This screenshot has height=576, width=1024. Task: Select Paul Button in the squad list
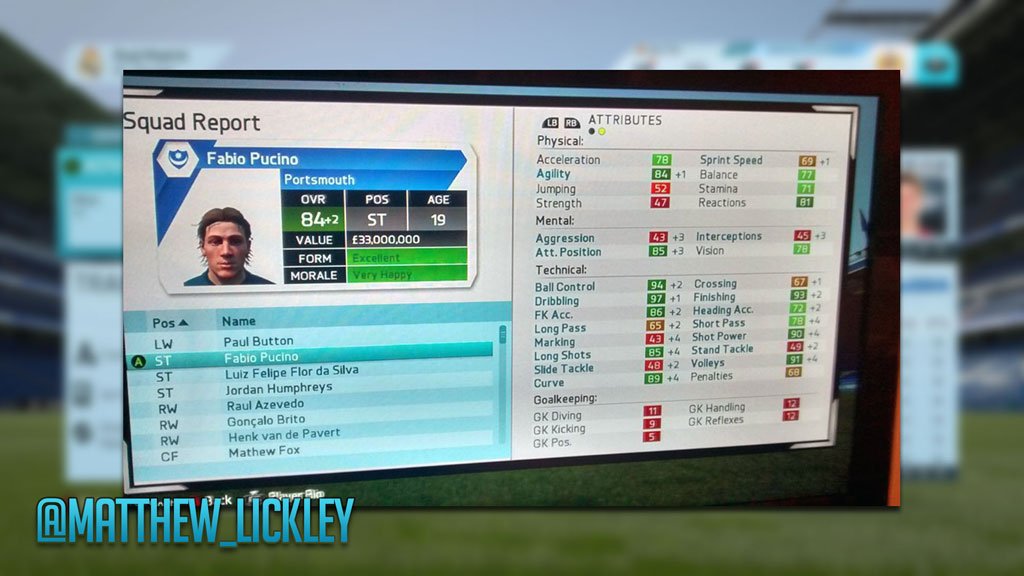pyautogui.click(x=258, y=341)
